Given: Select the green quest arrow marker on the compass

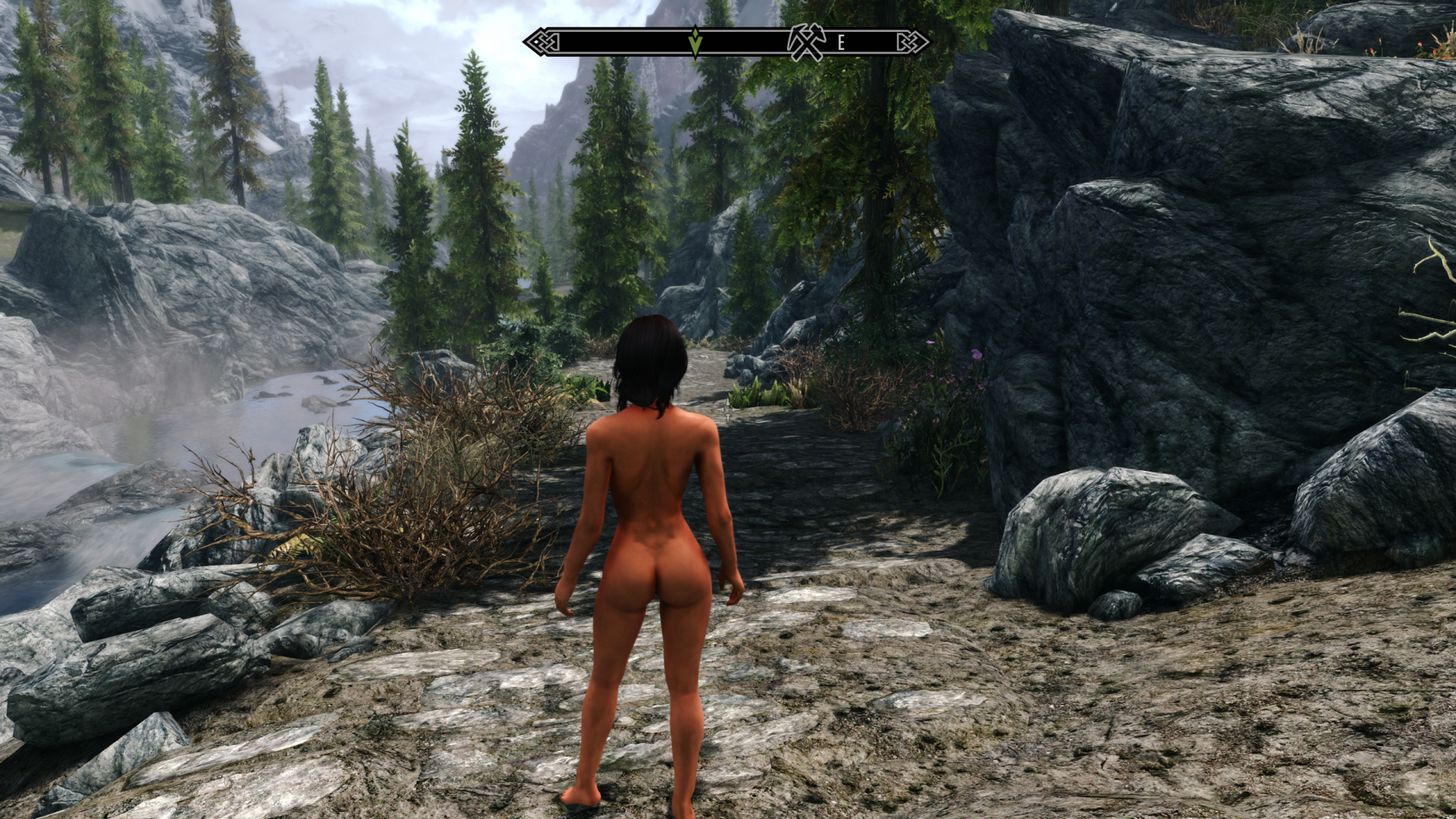Looking at the screenshot, I should tap(695, 42).
